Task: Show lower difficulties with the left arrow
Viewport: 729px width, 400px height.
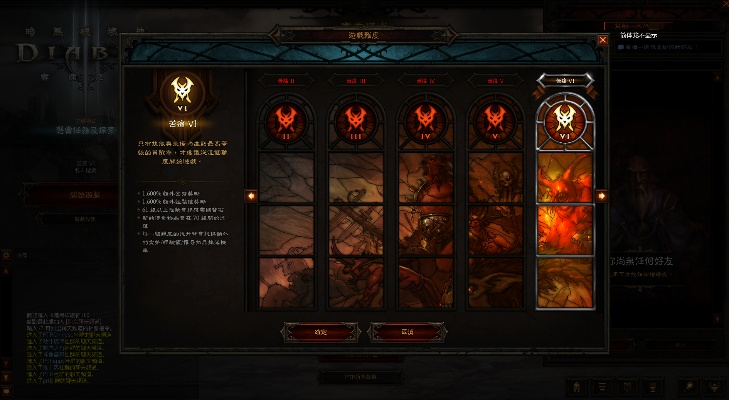Action: pos(251,196)
